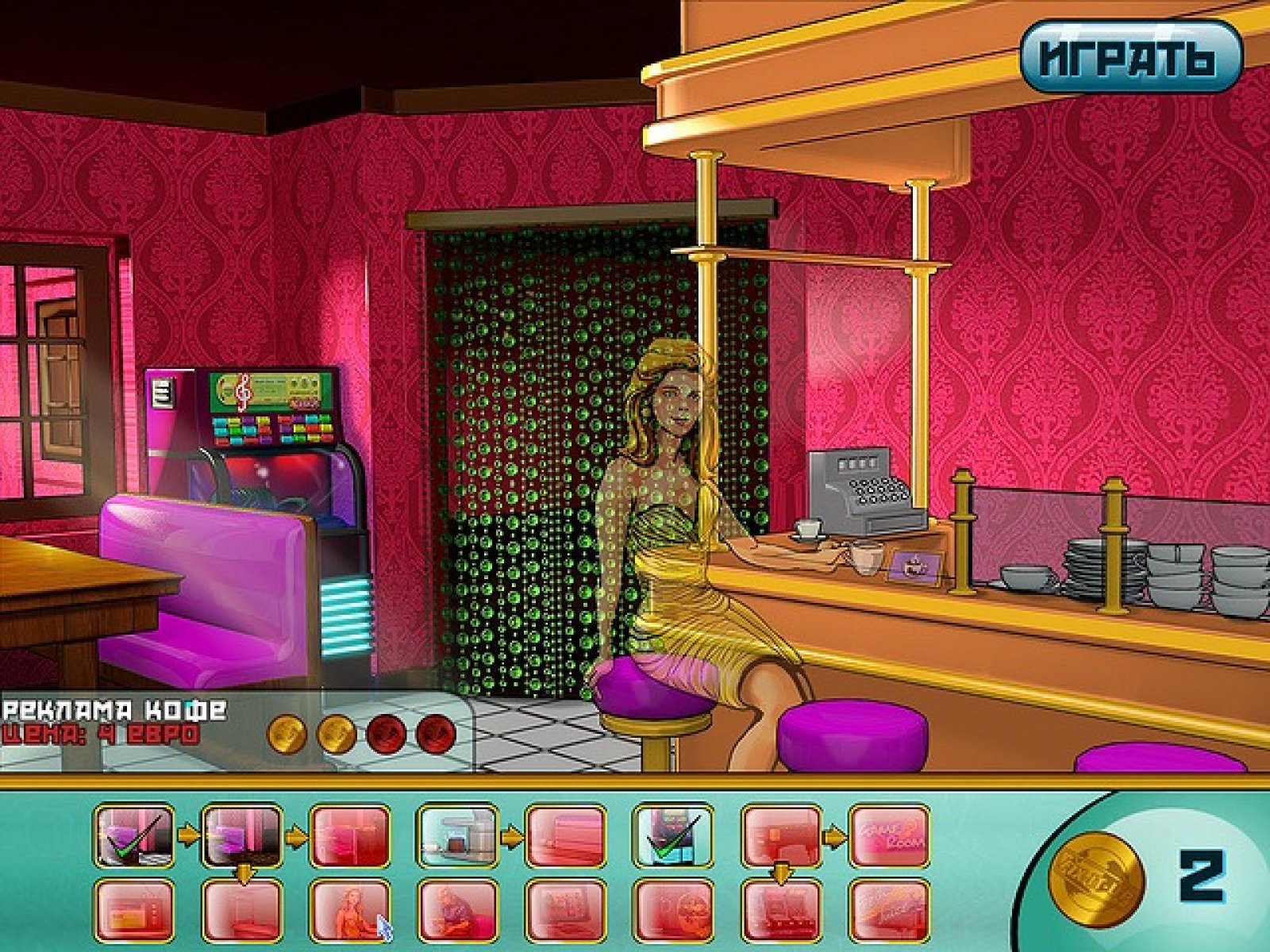Choose the unchecked purple sofa upgrade thumbnail

pyautogui.click(x=242, y=835)
